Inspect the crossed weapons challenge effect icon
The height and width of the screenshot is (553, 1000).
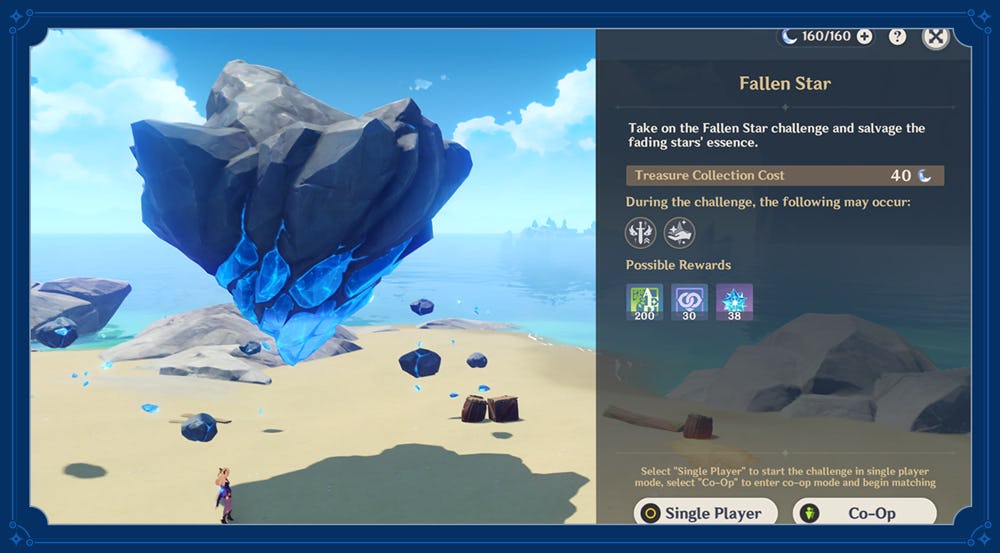point(640,233)
